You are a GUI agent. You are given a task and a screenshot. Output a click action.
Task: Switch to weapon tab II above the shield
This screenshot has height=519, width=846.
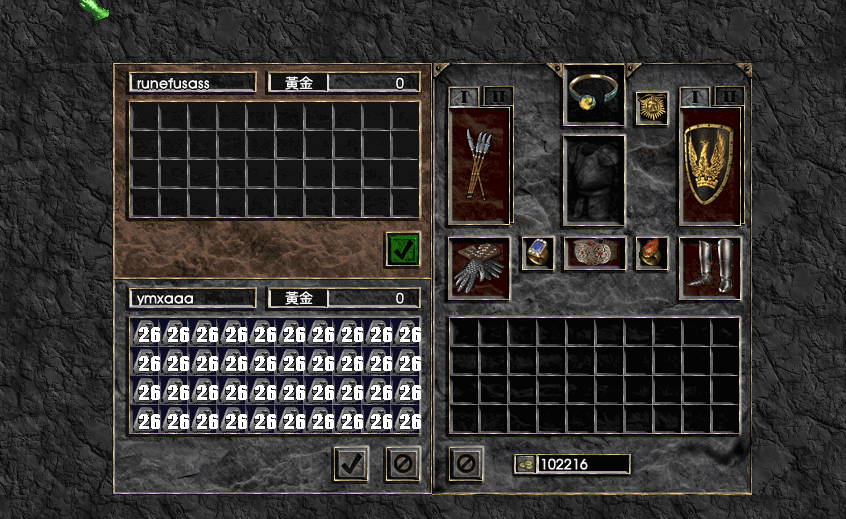(x=729, y=96)
